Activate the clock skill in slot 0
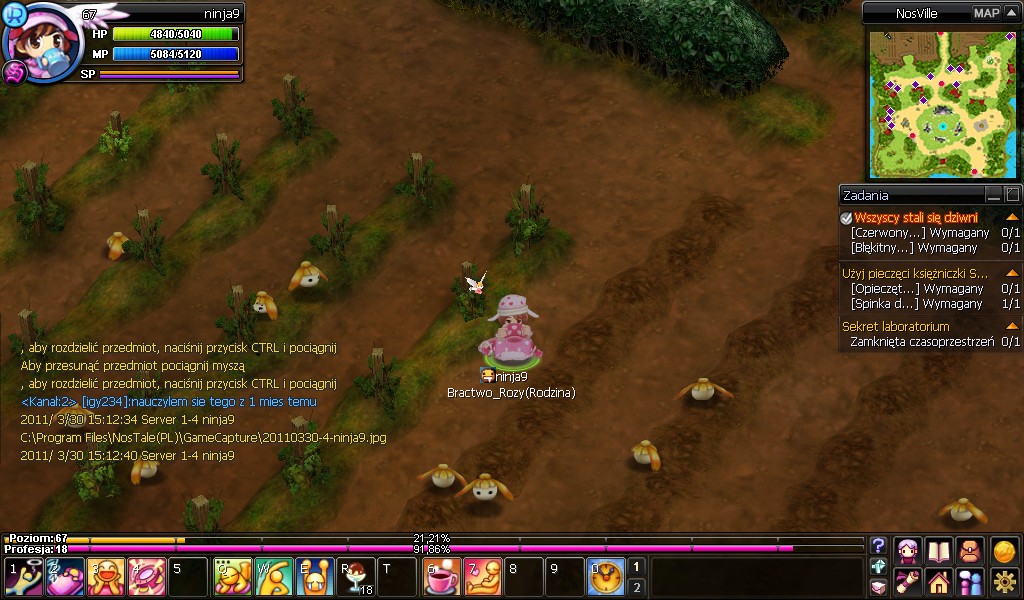This screenshot has width=1024, height=600. pyautogui.click(x=605, y=577)
